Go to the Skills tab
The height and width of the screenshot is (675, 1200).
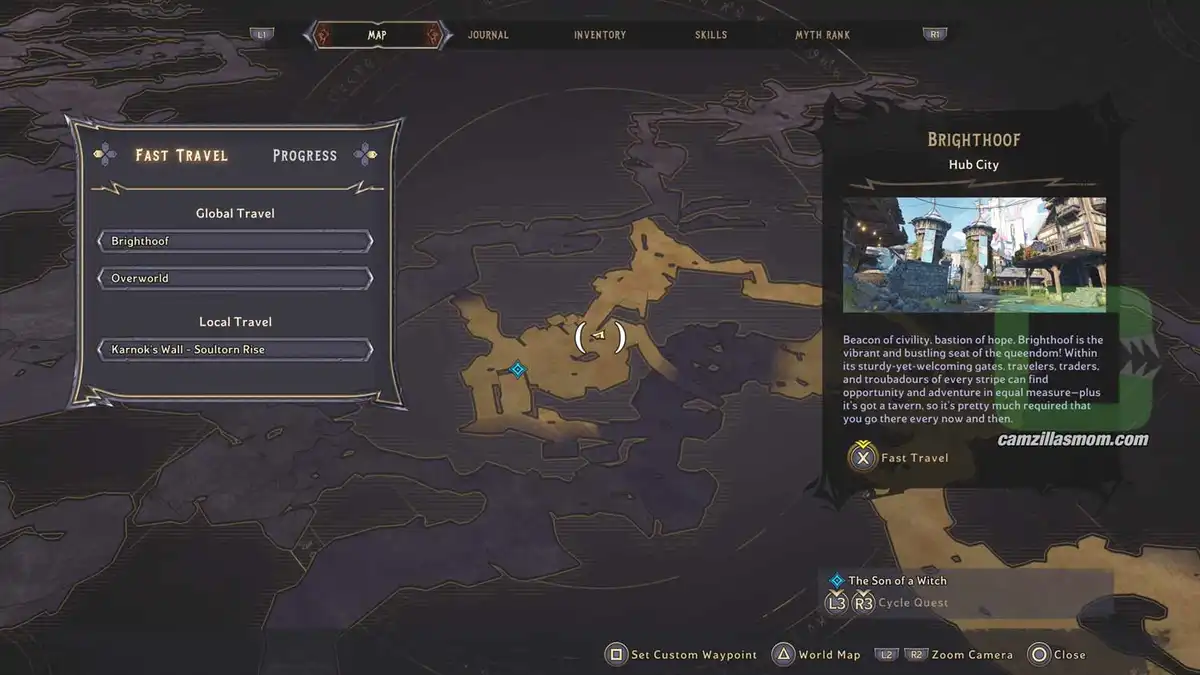[x=711, y=35]
